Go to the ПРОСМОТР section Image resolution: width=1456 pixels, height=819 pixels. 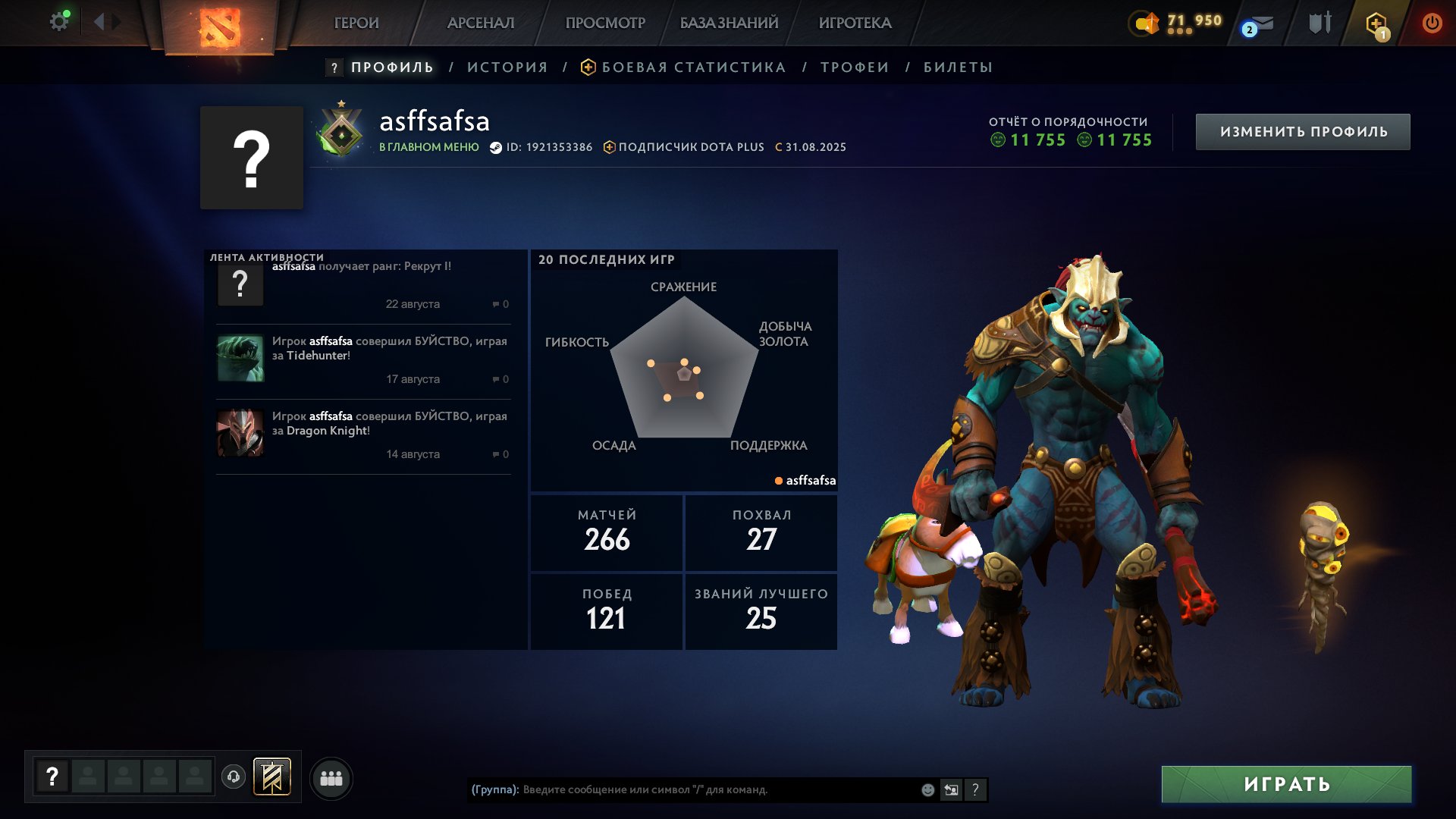(605, 23)
